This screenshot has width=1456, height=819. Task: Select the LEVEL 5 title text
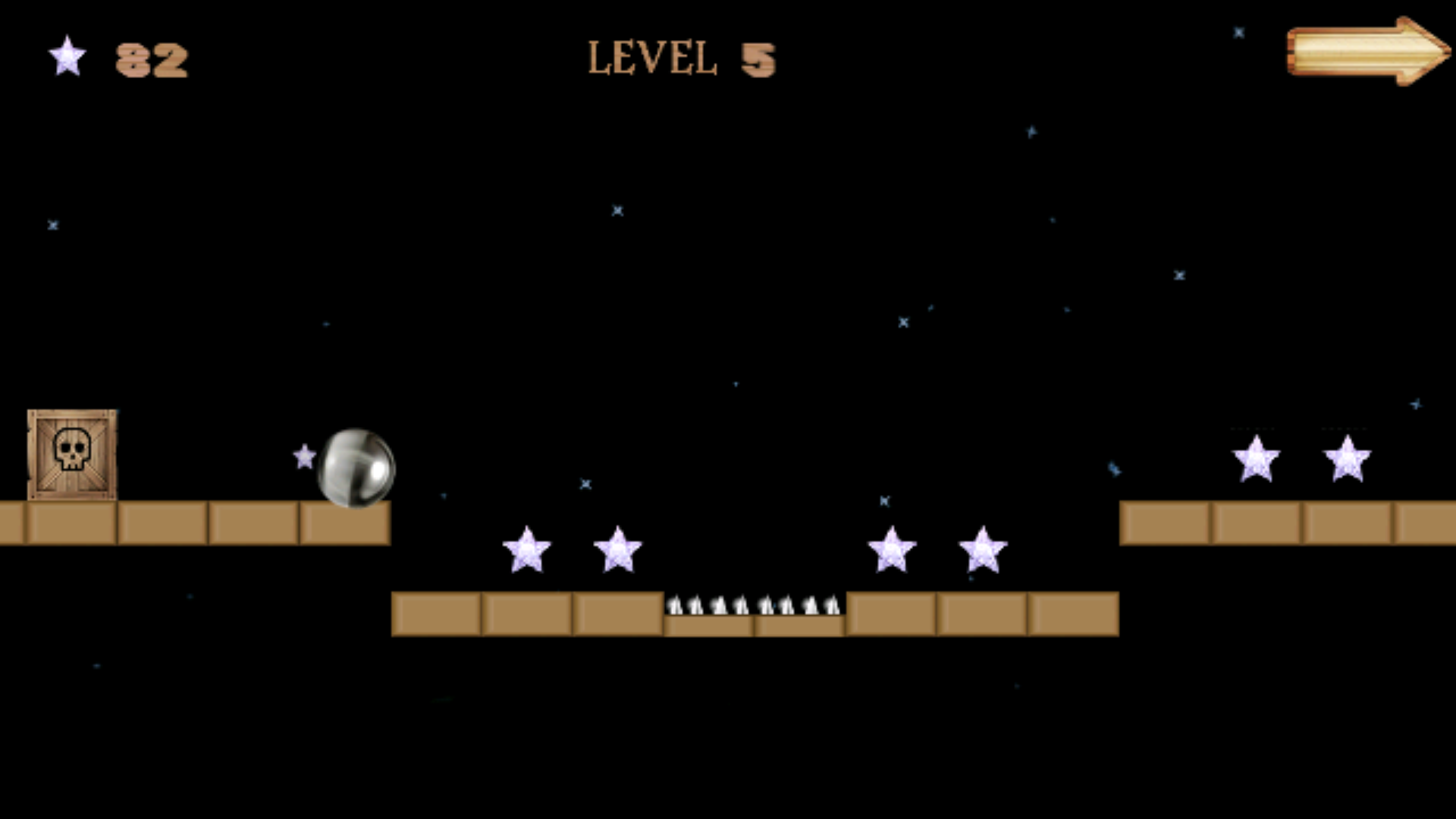pyautogui.click(x=681, y=57)
